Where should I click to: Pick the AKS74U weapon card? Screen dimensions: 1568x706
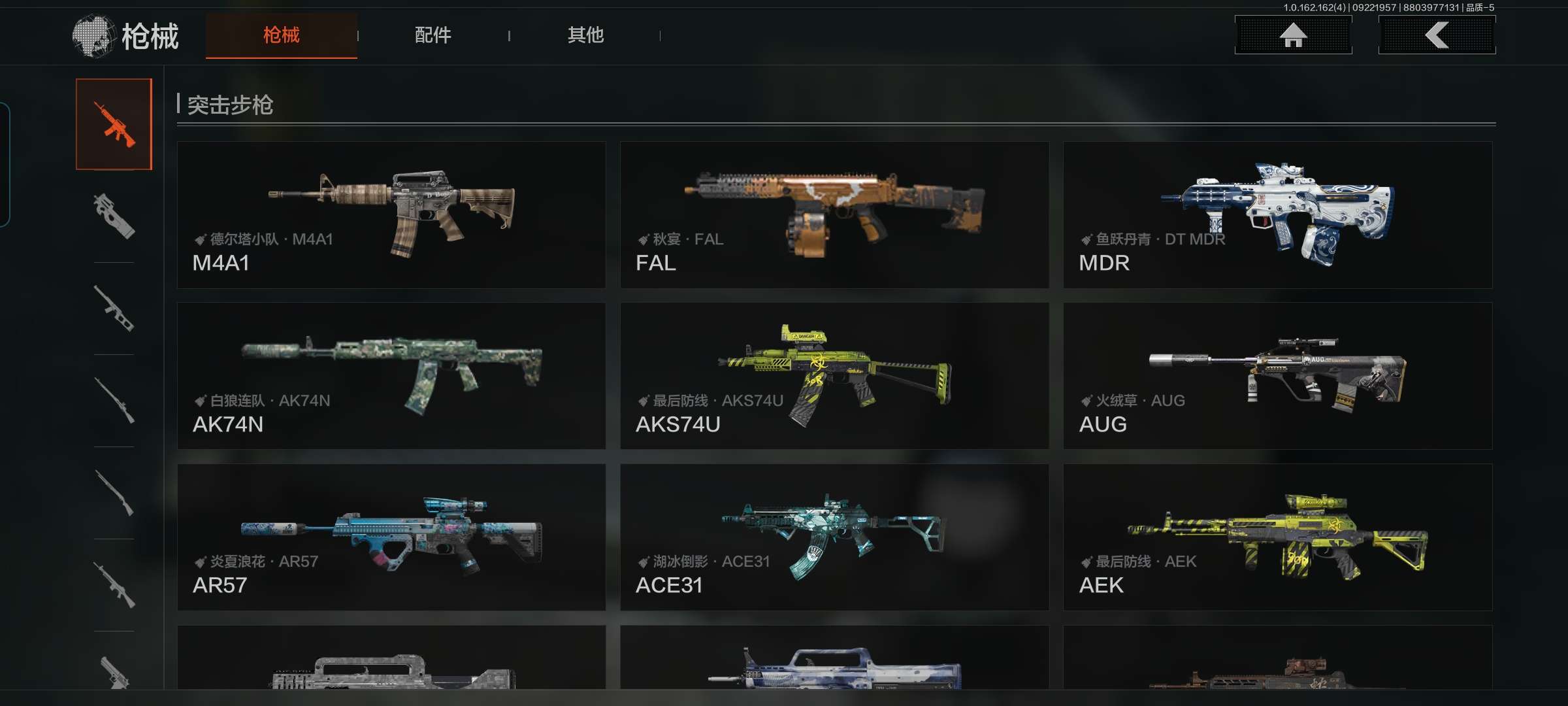pos(834,376)
